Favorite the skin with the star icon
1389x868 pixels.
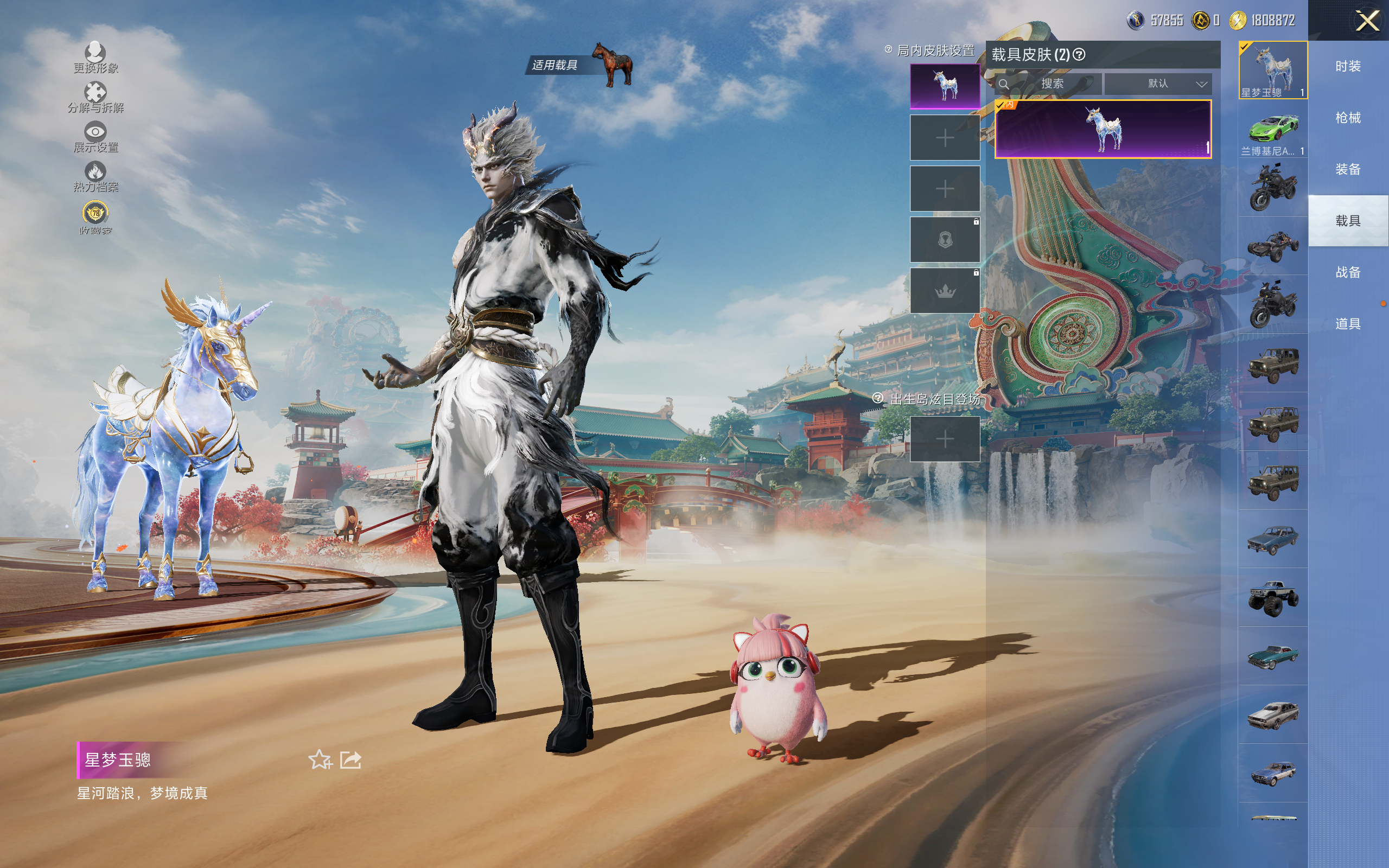coord(320,760)
